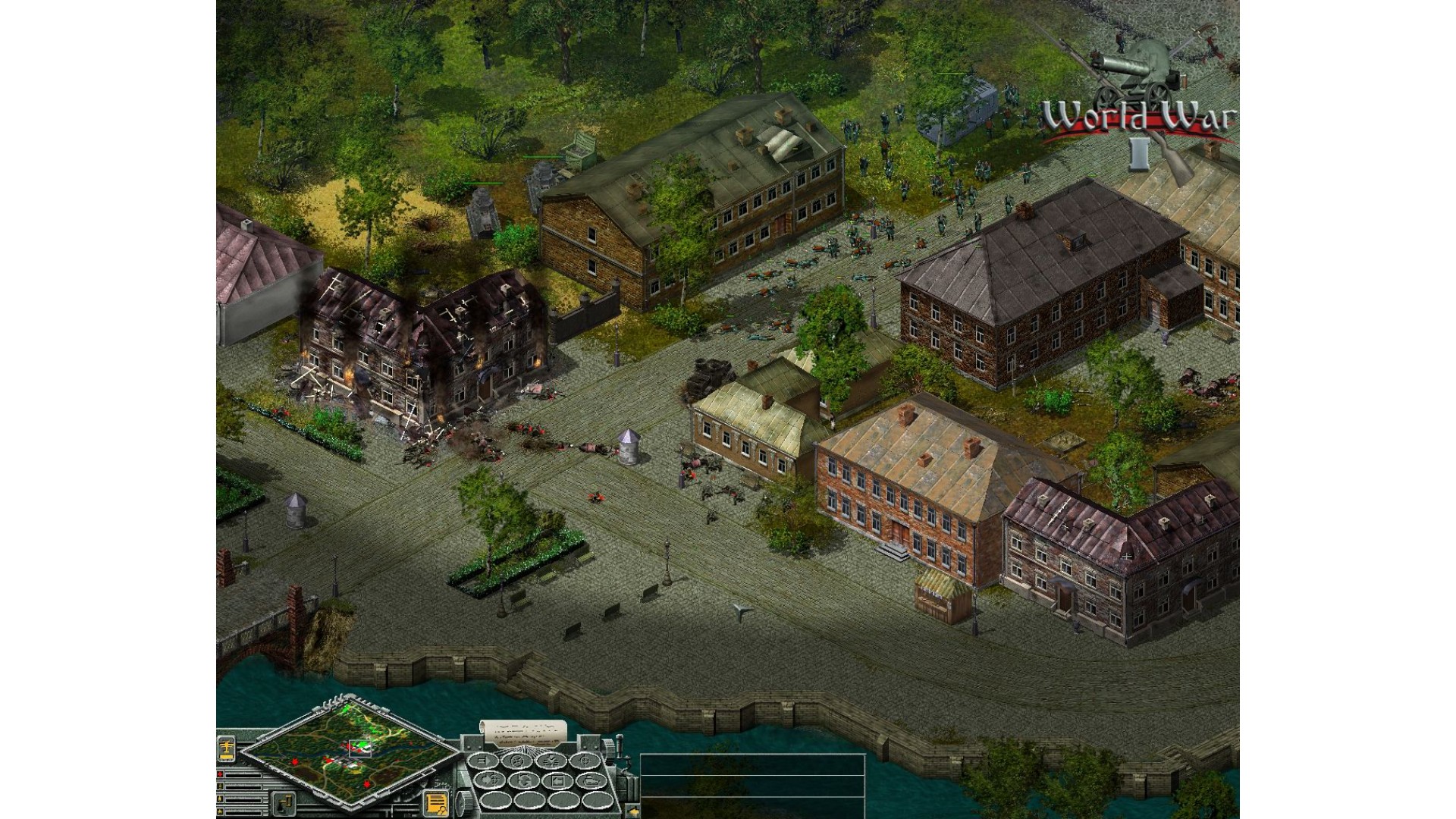Viewport: 1456px width, 819px height.
Task: Read the paper scroll message log
Action: (523, 732)
